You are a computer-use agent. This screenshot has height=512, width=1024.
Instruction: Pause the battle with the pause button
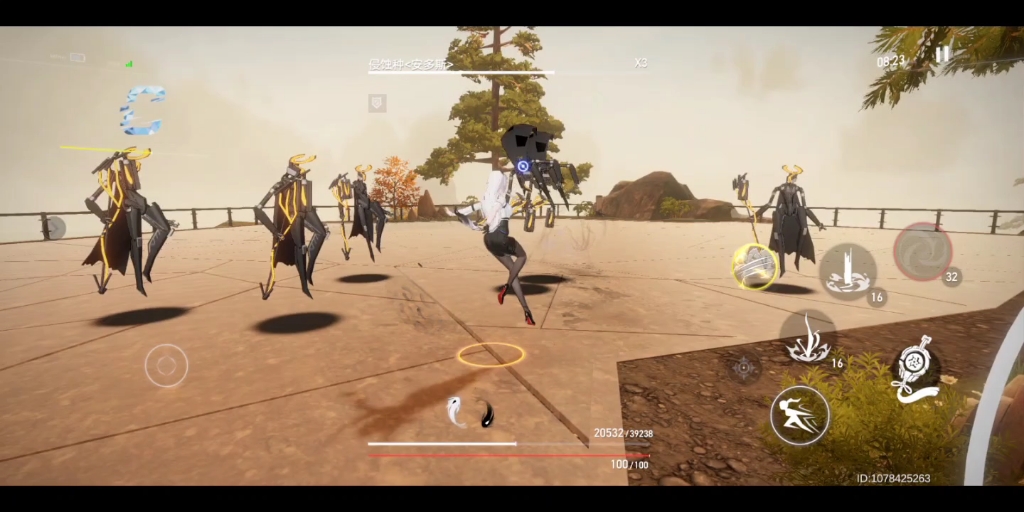pyautogui.click(x=942, y=55)
